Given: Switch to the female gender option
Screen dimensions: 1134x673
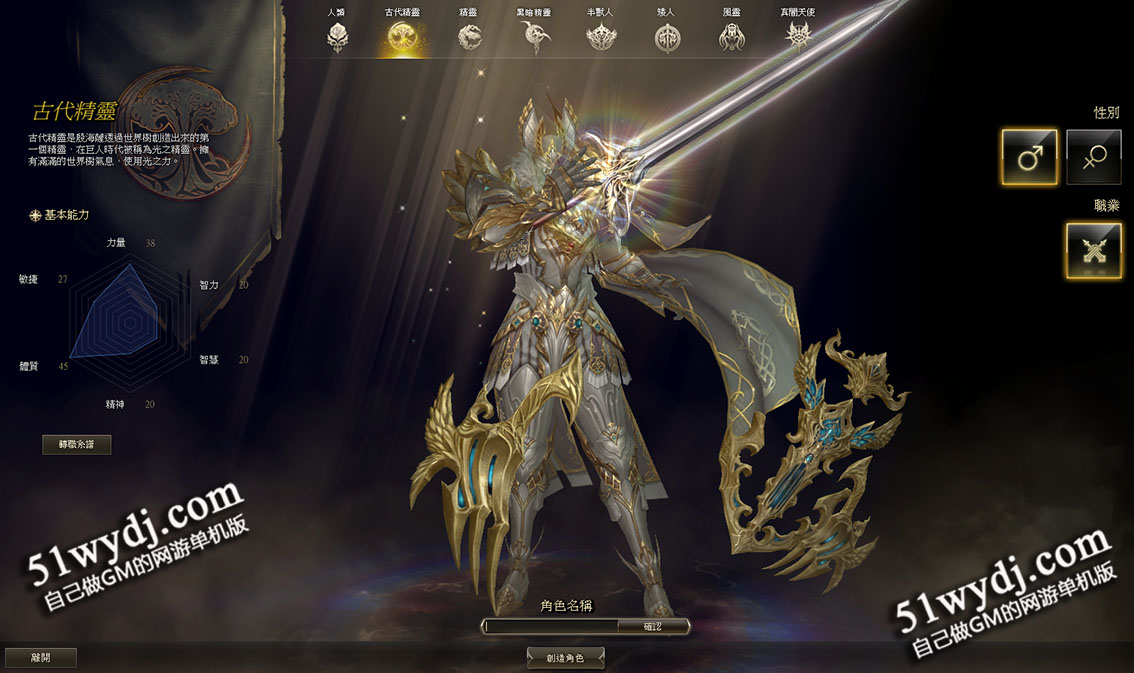Looking at the screenshot, I should 1093,157.
